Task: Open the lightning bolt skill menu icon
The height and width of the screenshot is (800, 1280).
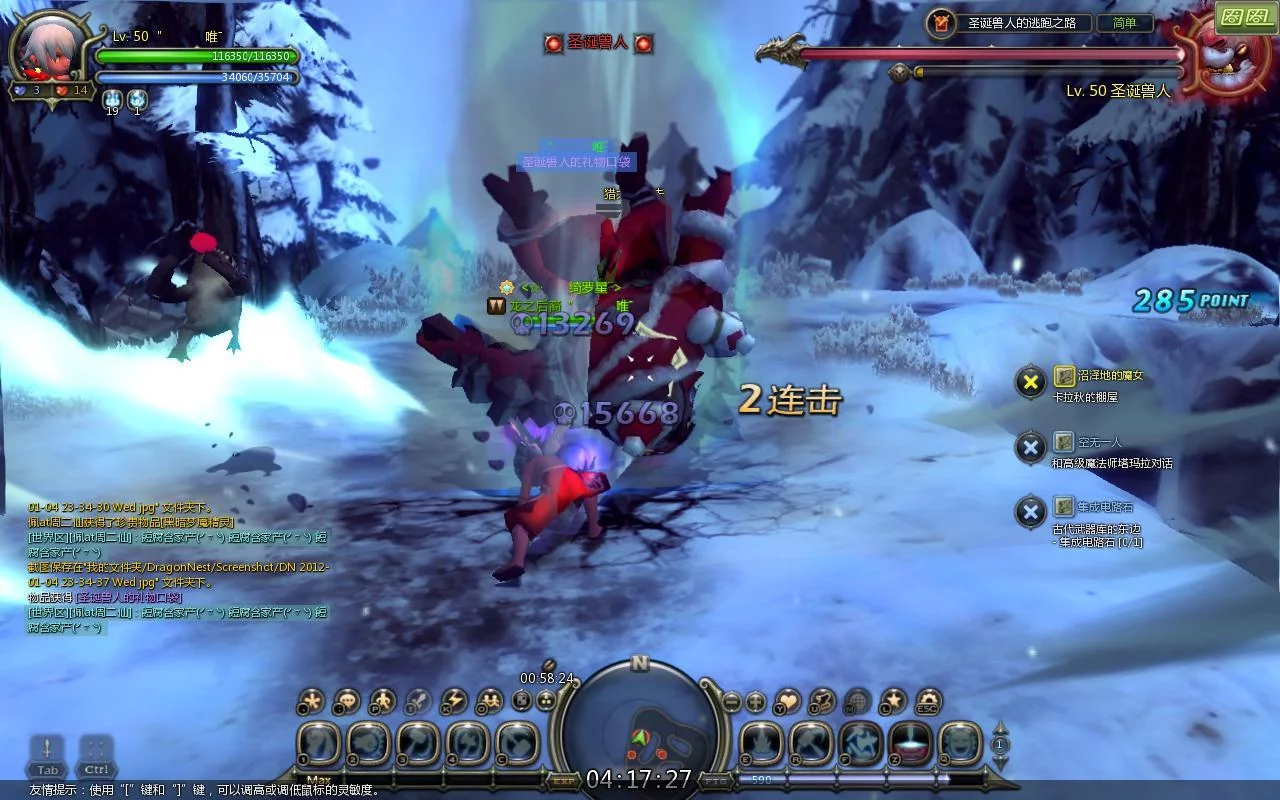Action: click(454, 701)
